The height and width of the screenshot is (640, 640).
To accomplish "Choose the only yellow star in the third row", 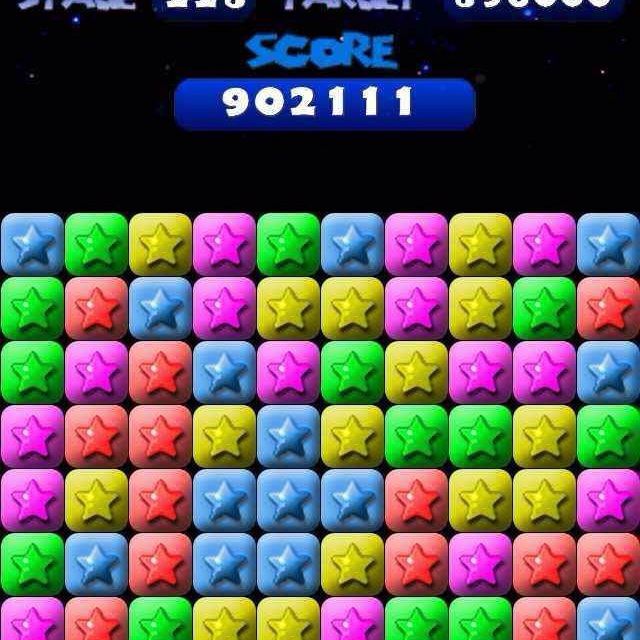I will pyautogui.click(x=416, y=373).
